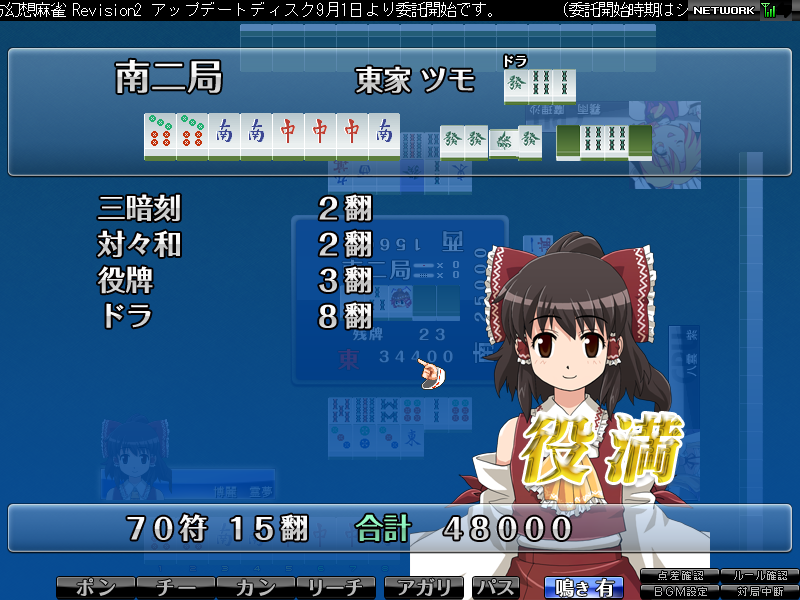Choose パス (Pass) button

coord(495,588)
